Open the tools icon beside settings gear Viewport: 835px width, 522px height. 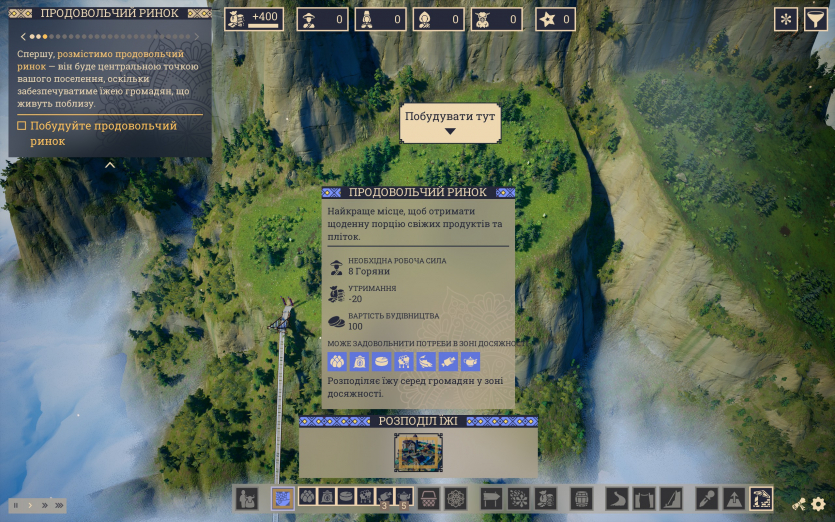799,505
